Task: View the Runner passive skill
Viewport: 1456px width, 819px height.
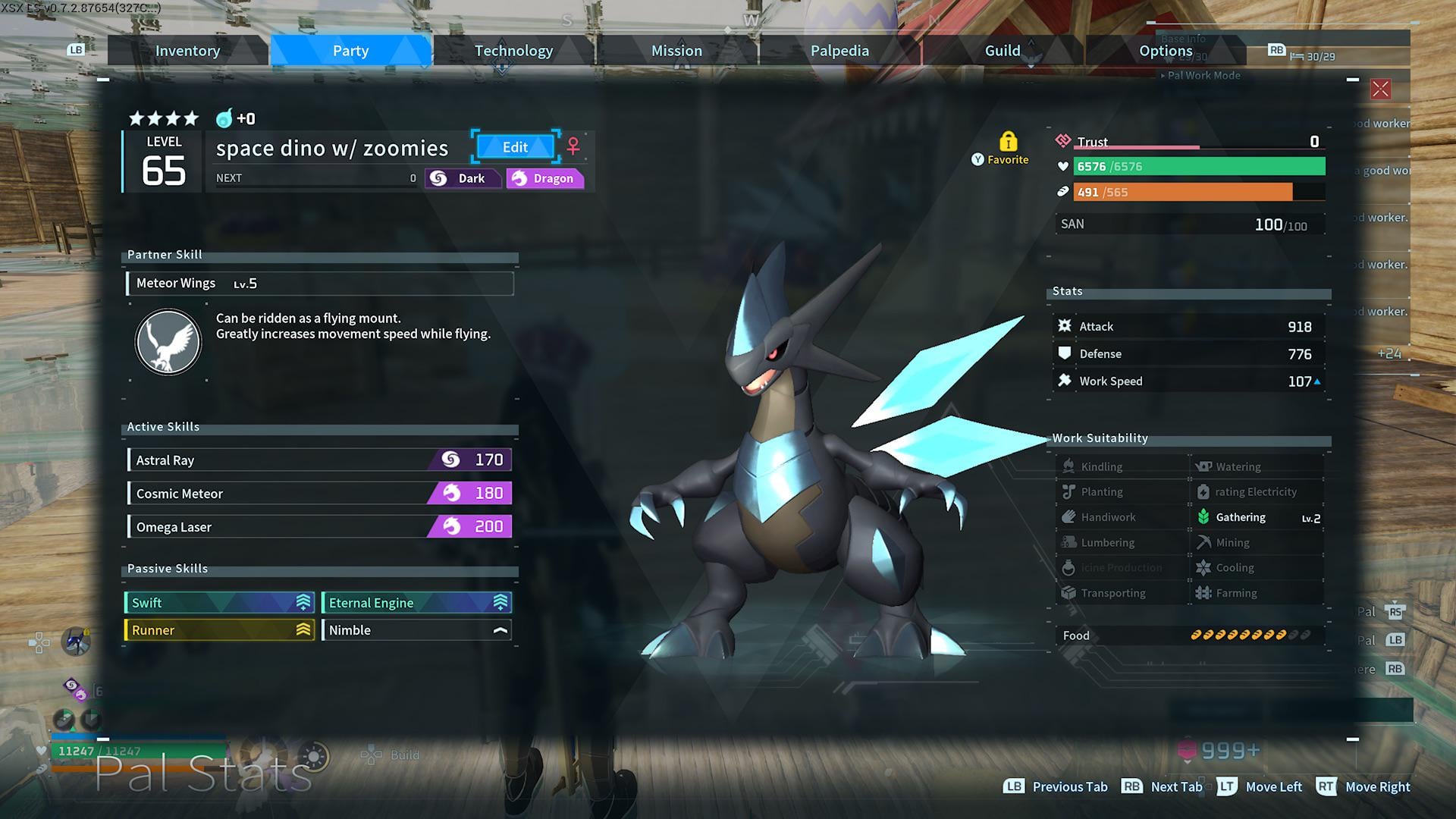Action: click(x=219, y=630)
